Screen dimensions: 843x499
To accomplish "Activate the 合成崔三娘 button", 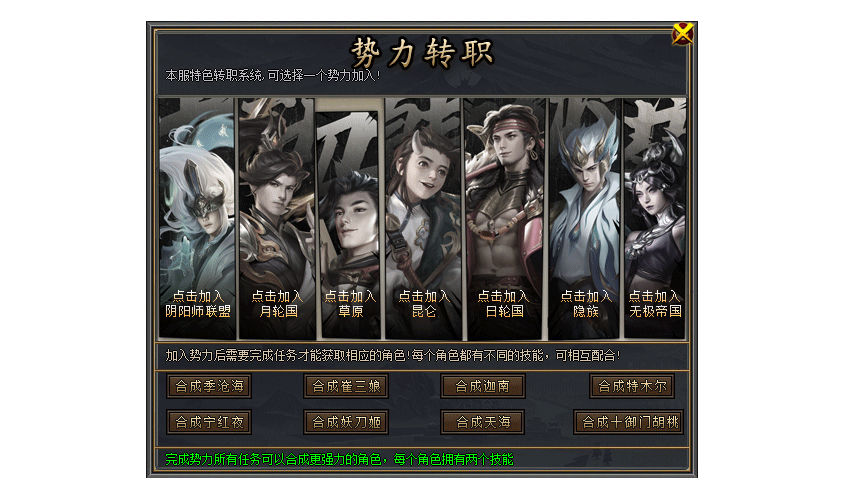I will pos(346,386).
